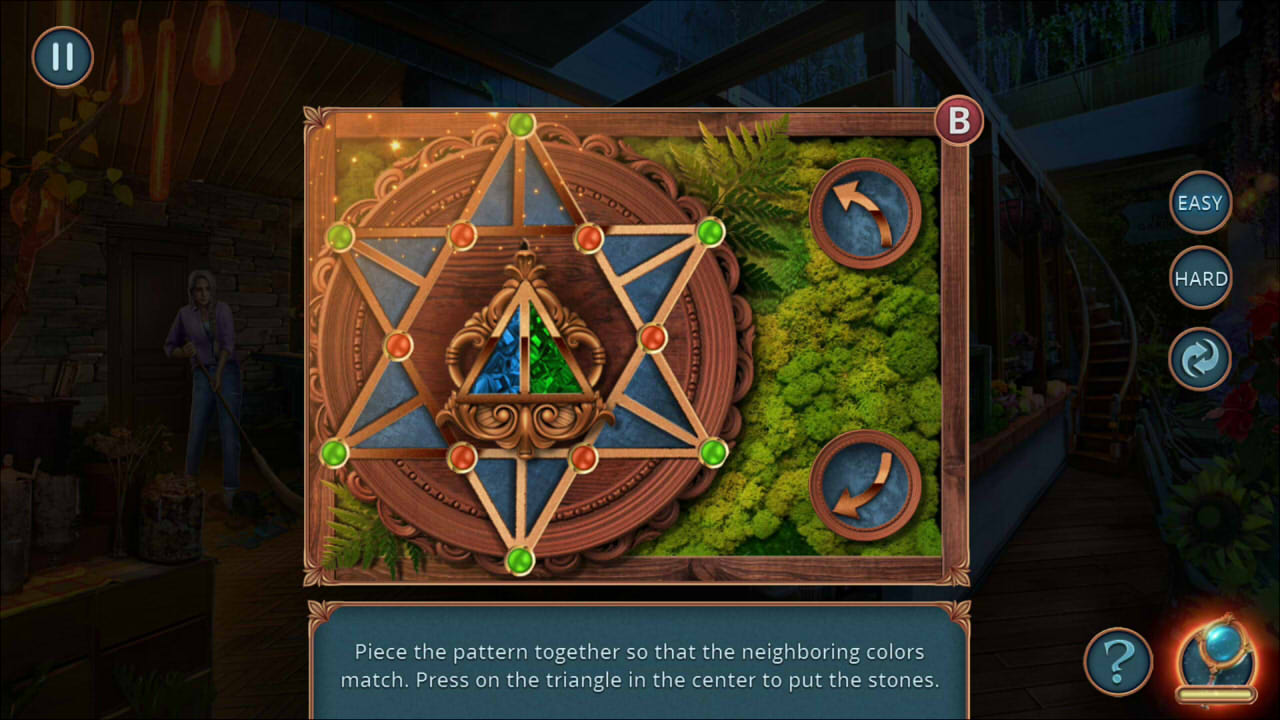Click the green stone on the right star point
The height and width of the screenshot is (720, 1280).
[709, 233]
